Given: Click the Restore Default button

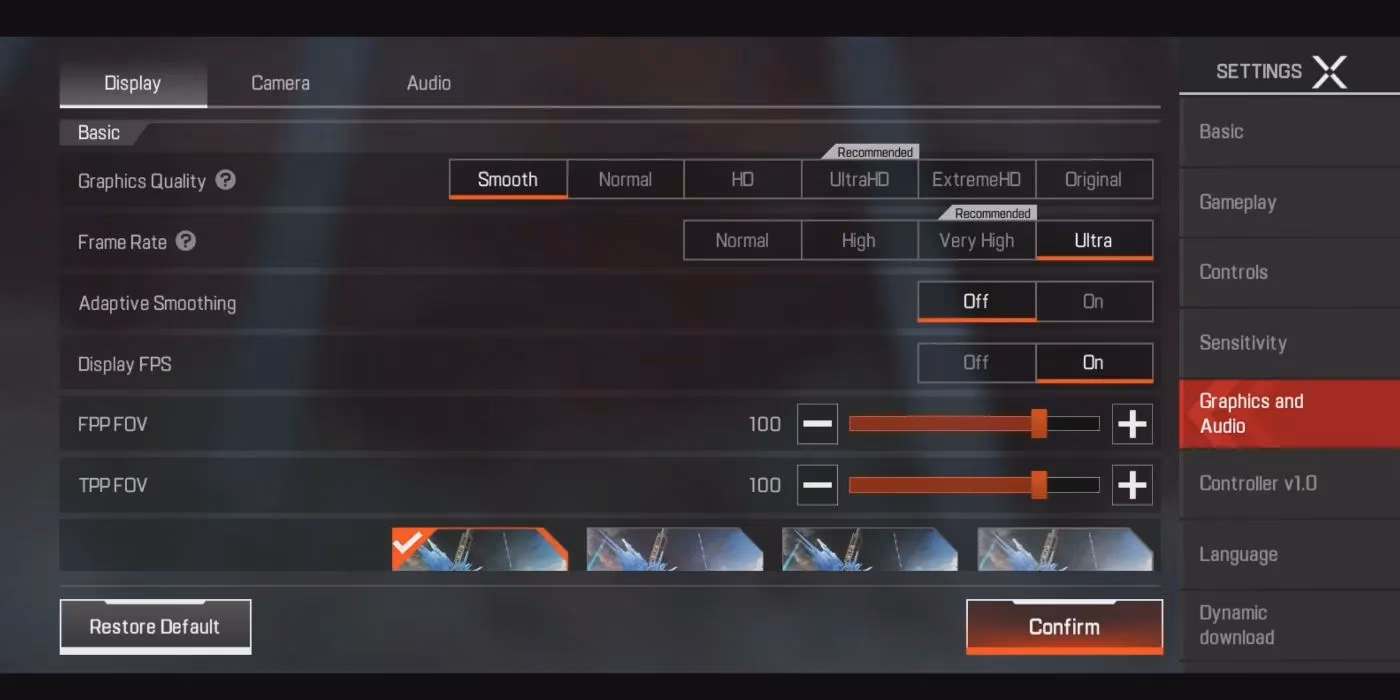Looking at the screenshot, I should point(155,627).
